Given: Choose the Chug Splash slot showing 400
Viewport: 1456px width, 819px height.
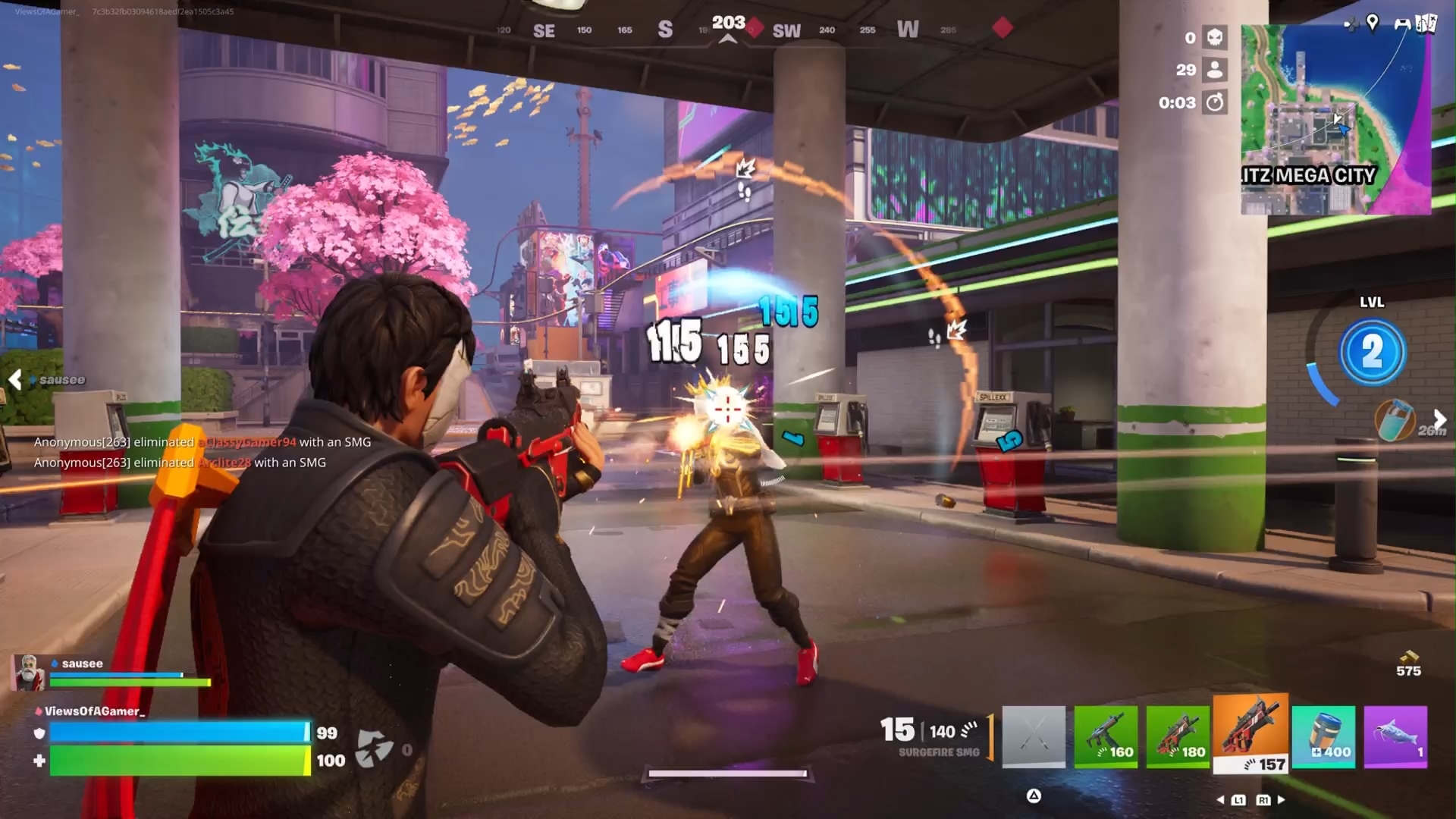Looking at the screenshot, I should [x=1323, y=736].
